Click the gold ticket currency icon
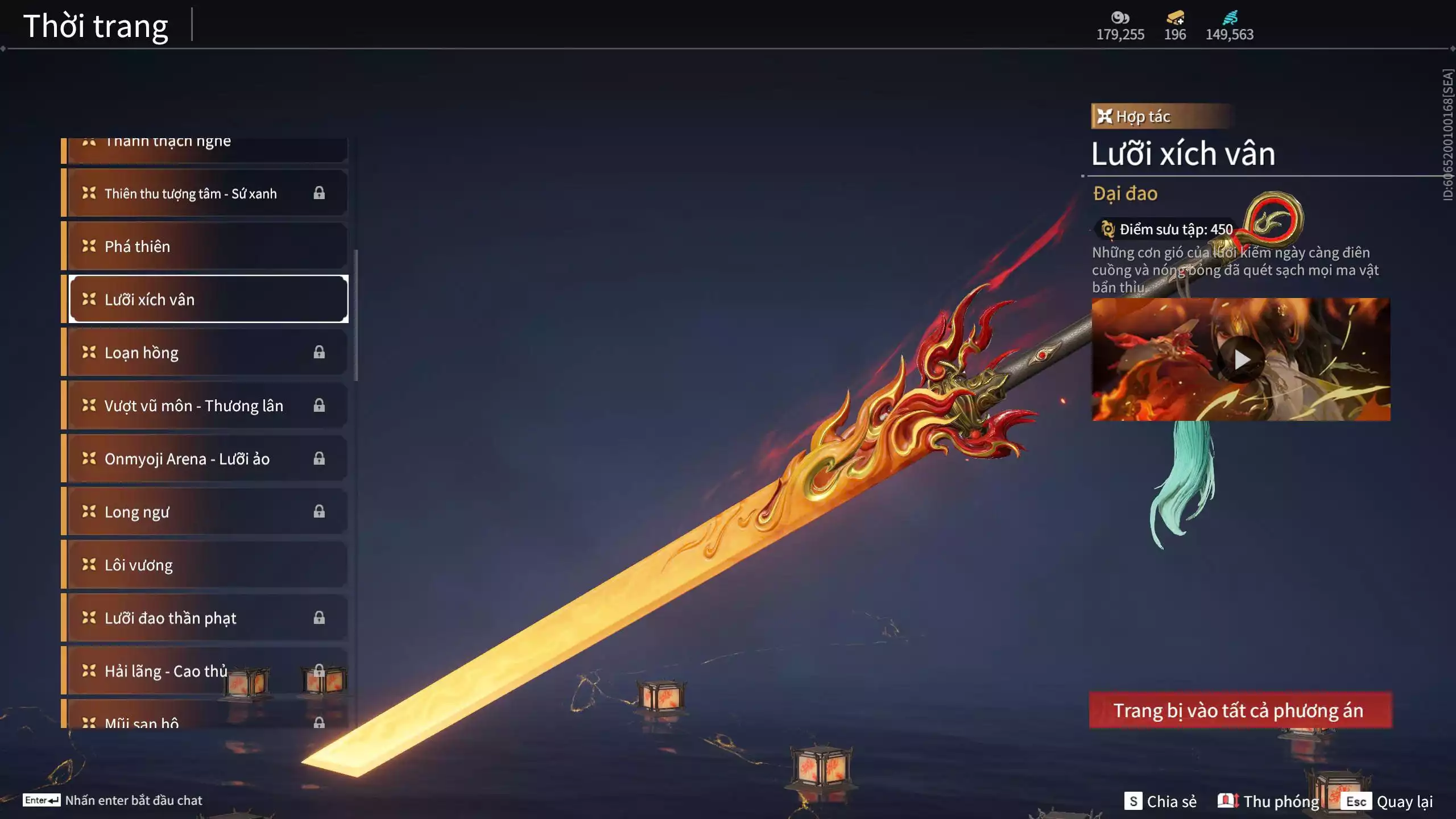Screen dimensions: 1456x819 1174,17
